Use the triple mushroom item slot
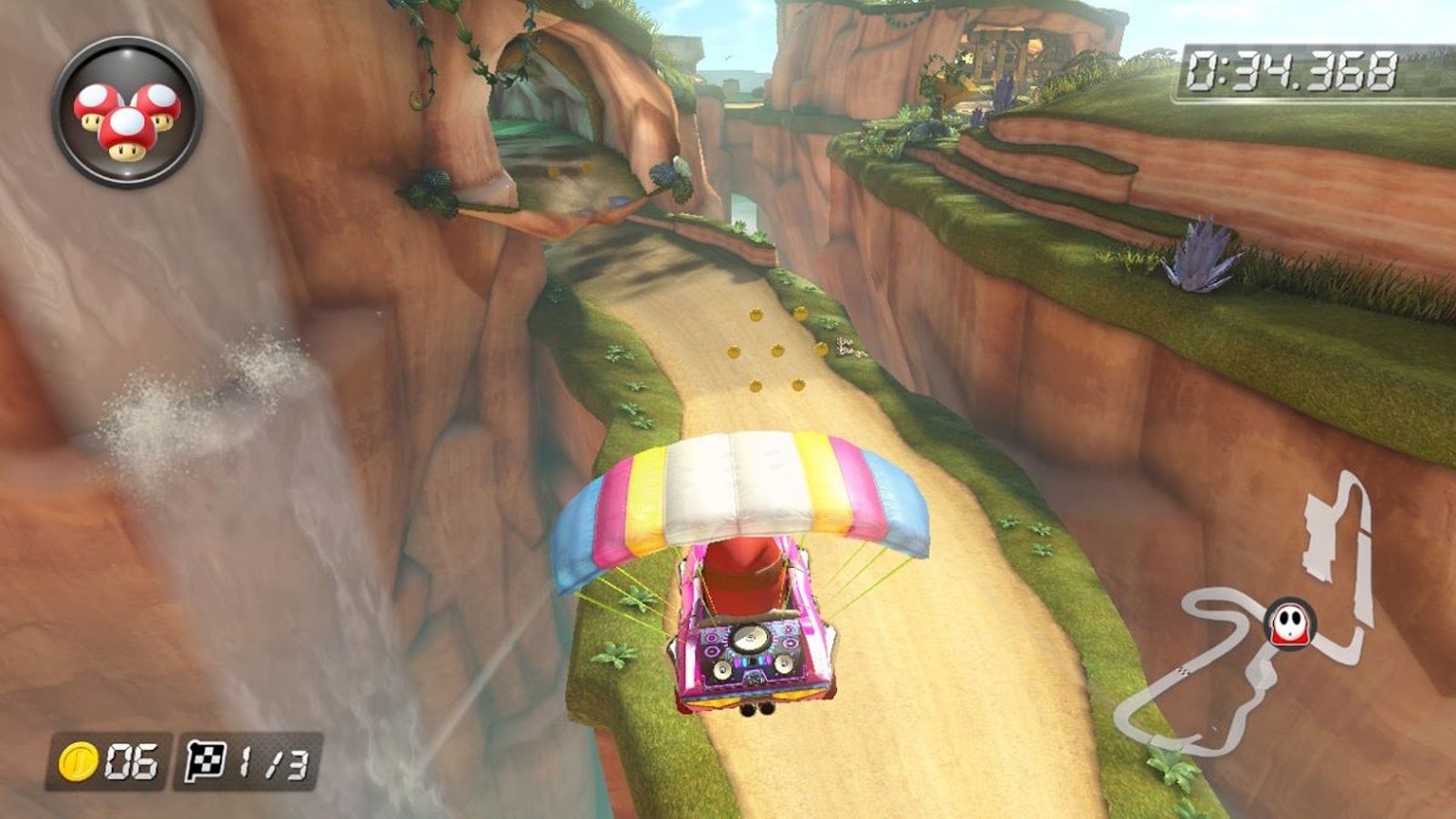The image size is (1456, 819). (127, 113)
